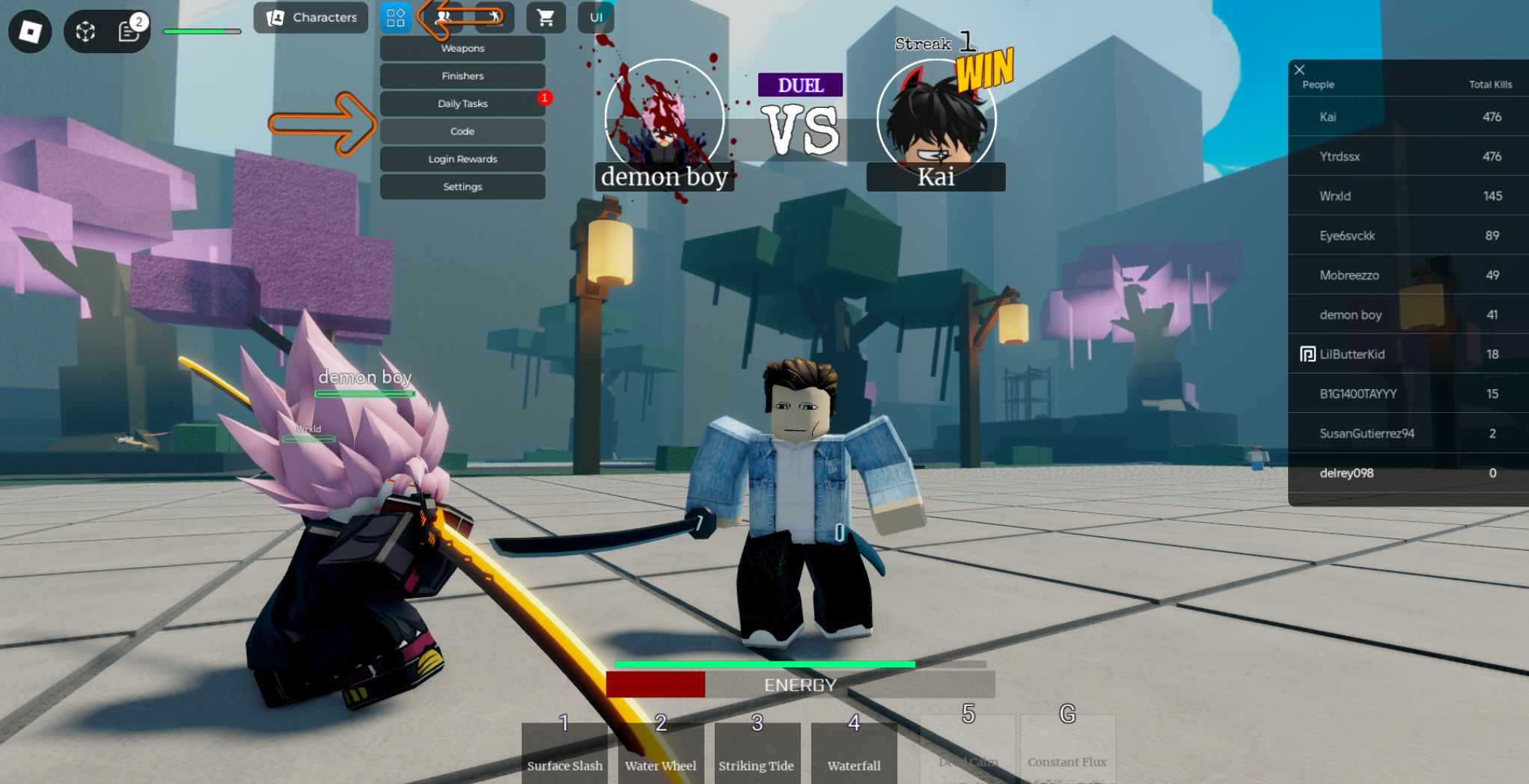
Task: Open the Finishers menu entry
Action: click(x=462, y=76)
